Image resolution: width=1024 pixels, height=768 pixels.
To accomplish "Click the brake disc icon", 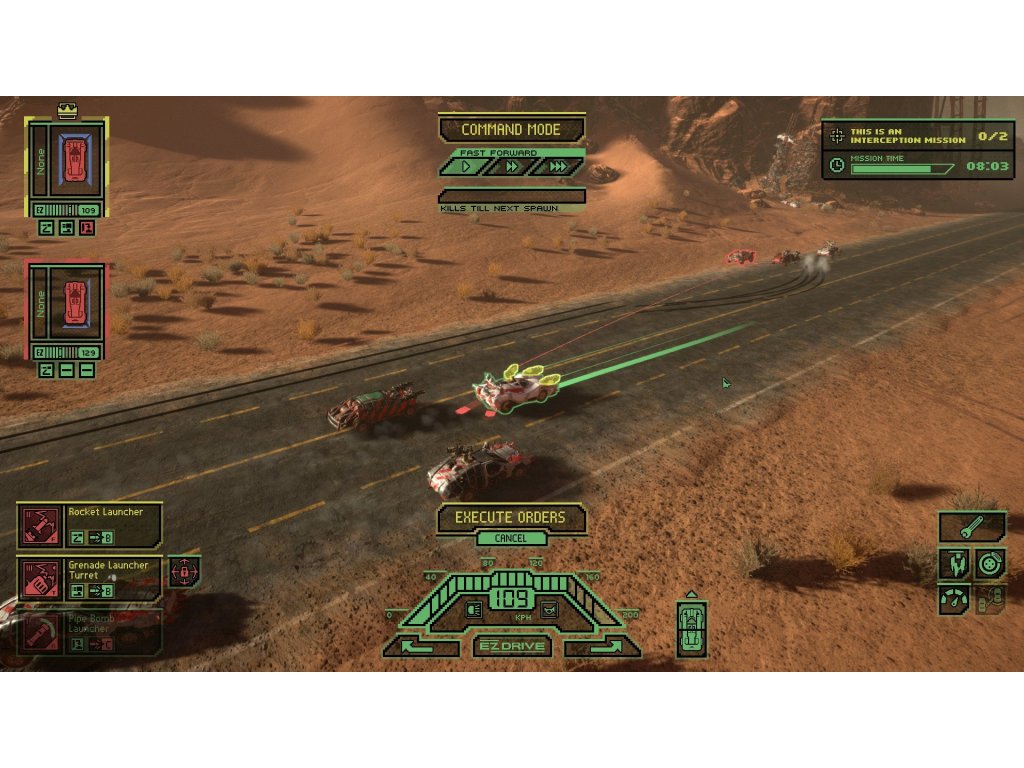I will (x=990, y=563).
